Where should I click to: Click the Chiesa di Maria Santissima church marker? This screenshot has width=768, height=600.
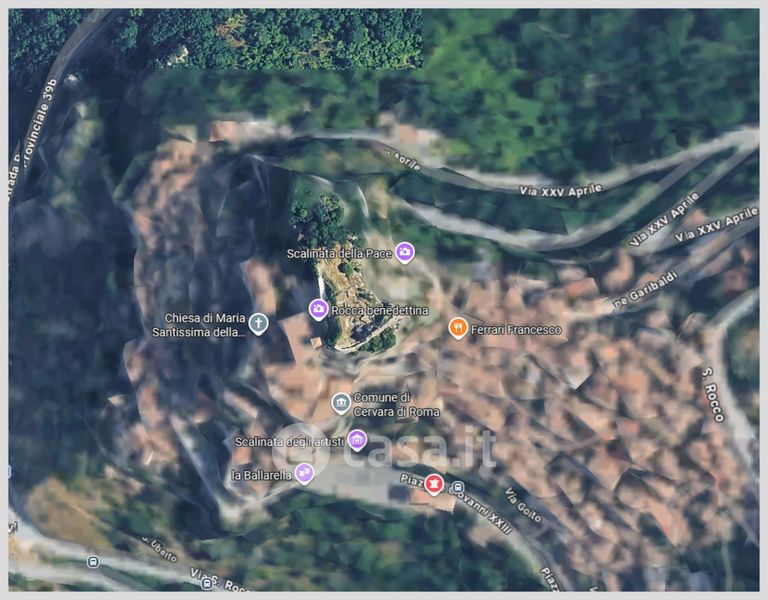point(259,323)
